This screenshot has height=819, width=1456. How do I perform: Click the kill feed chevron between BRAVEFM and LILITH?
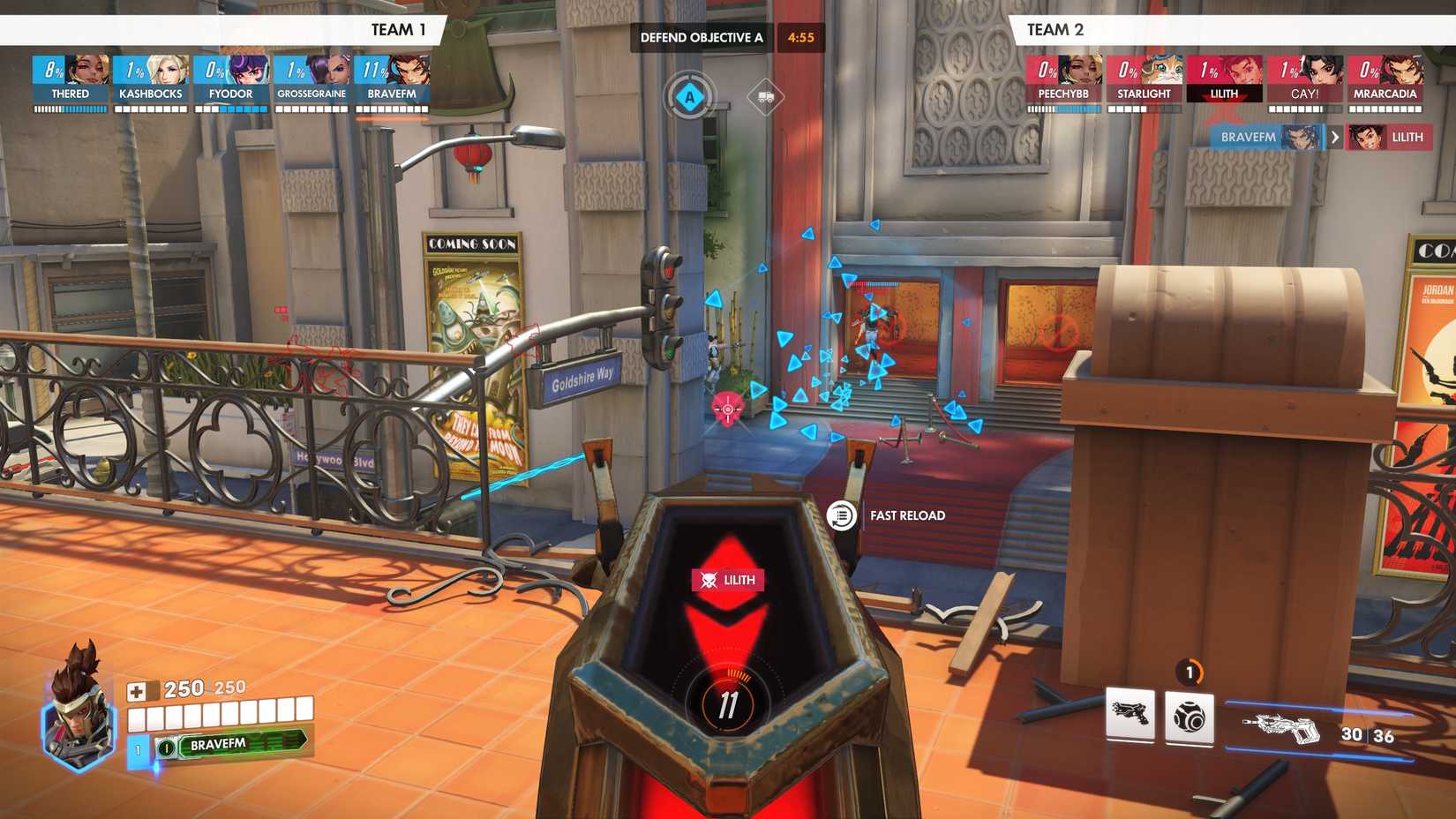1337,138
